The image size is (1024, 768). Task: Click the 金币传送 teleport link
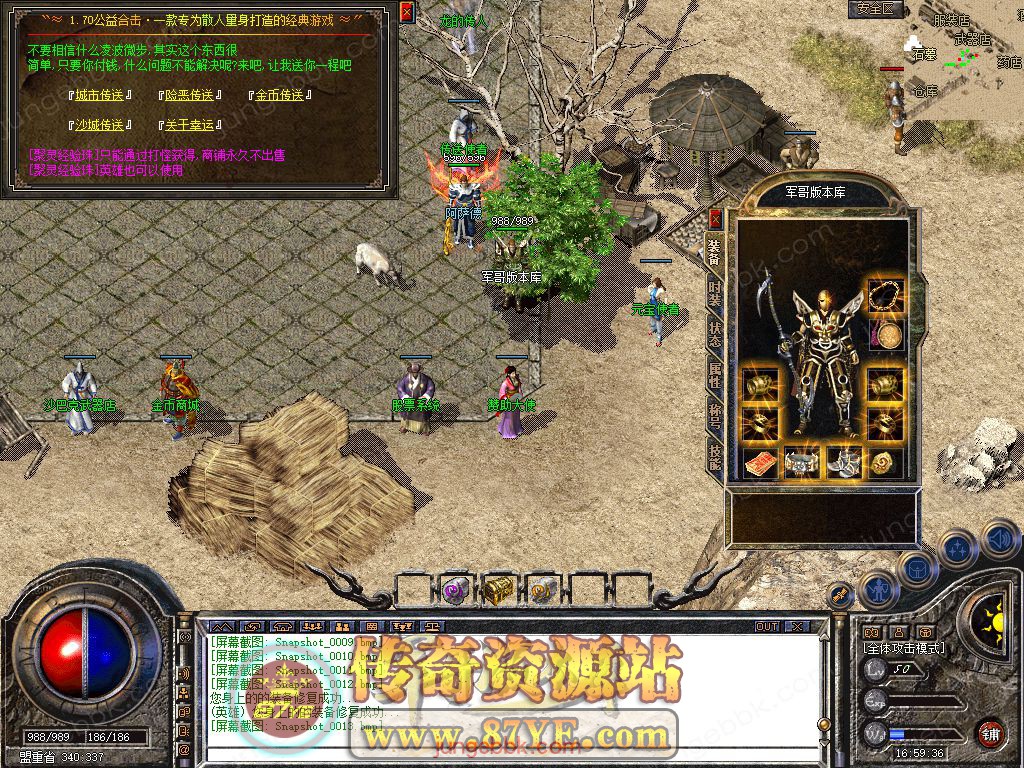click(279, 96)
